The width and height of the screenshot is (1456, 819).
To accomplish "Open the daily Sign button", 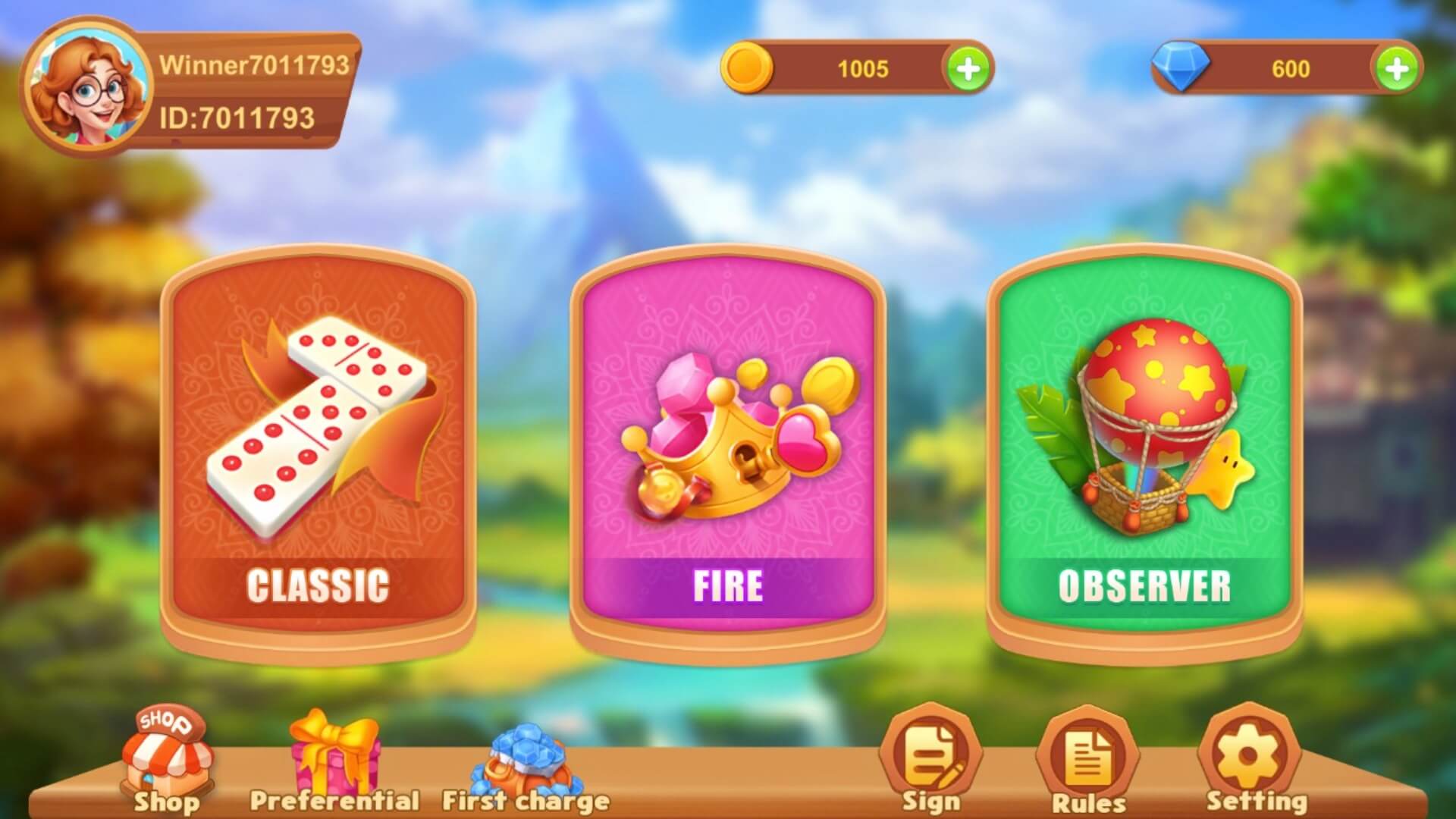I will 931,758.
